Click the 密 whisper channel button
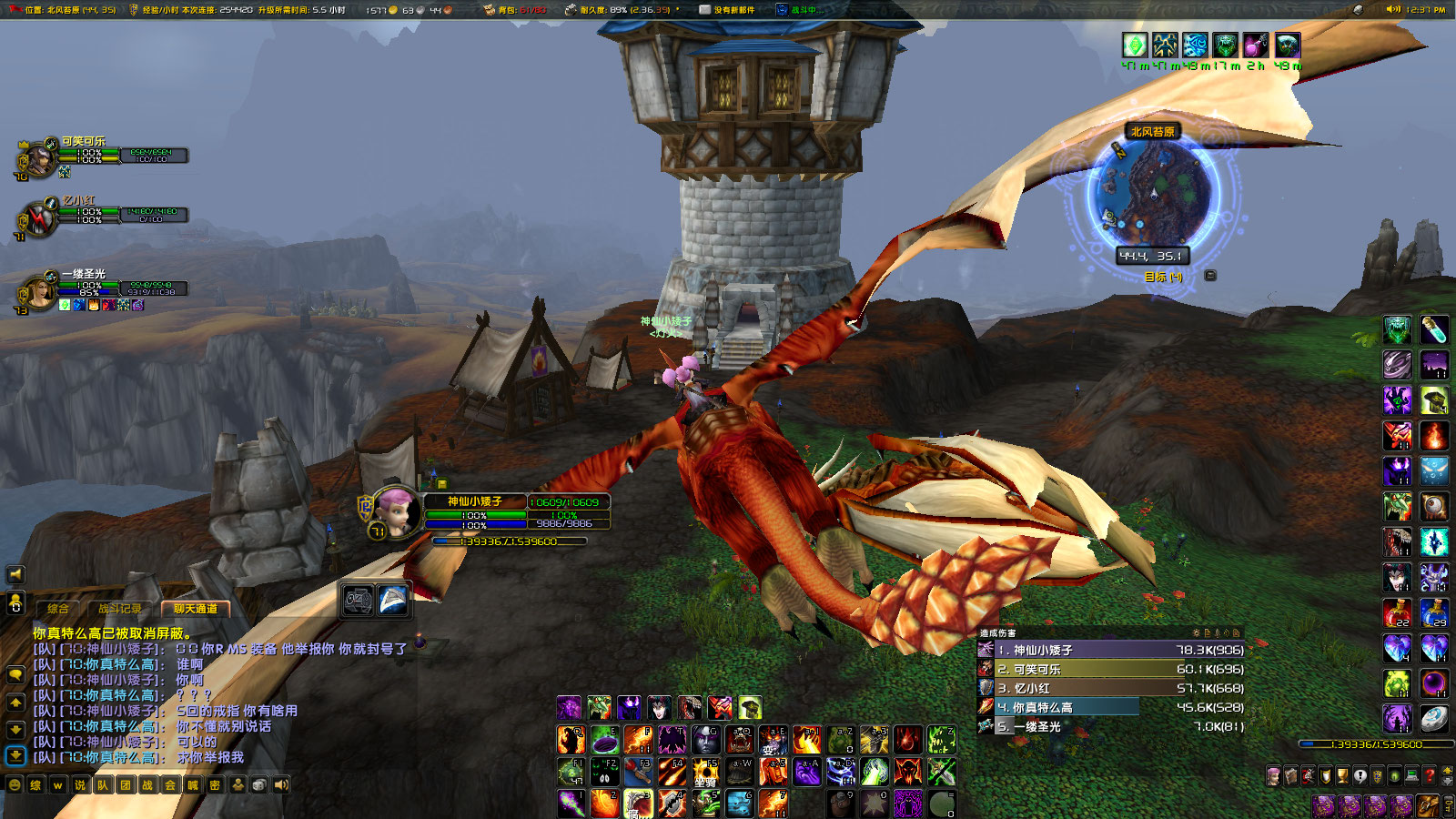This screenshot has width=1456, height=819. [215, 784]
